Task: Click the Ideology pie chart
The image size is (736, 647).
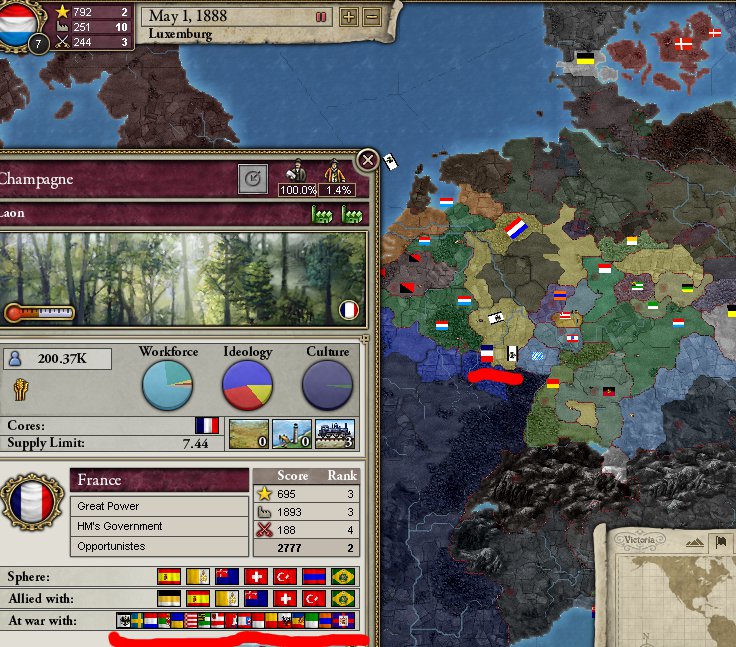Action: point(248,385)
